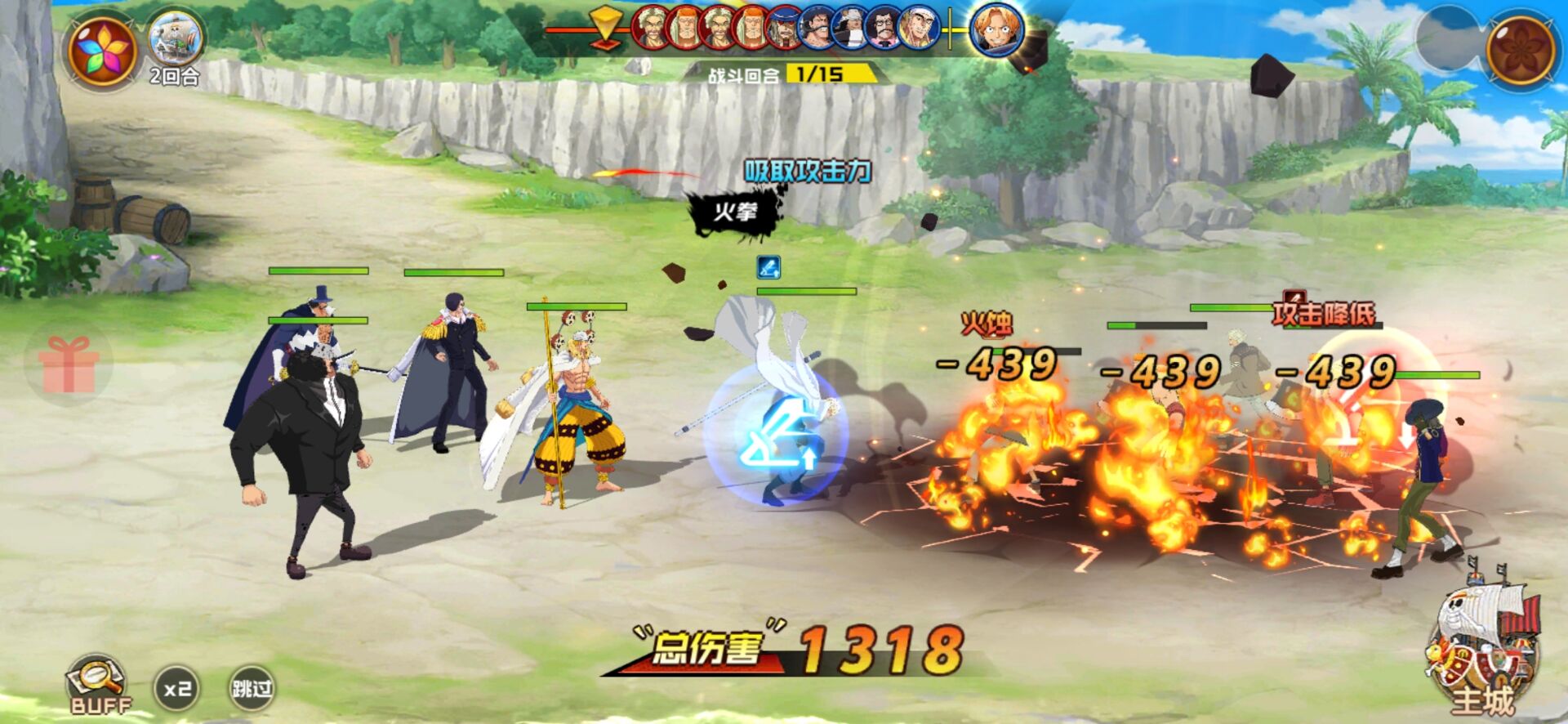Skip the battle with 跳过 button
Screen dimensions: 1568x724
point(252,688)
